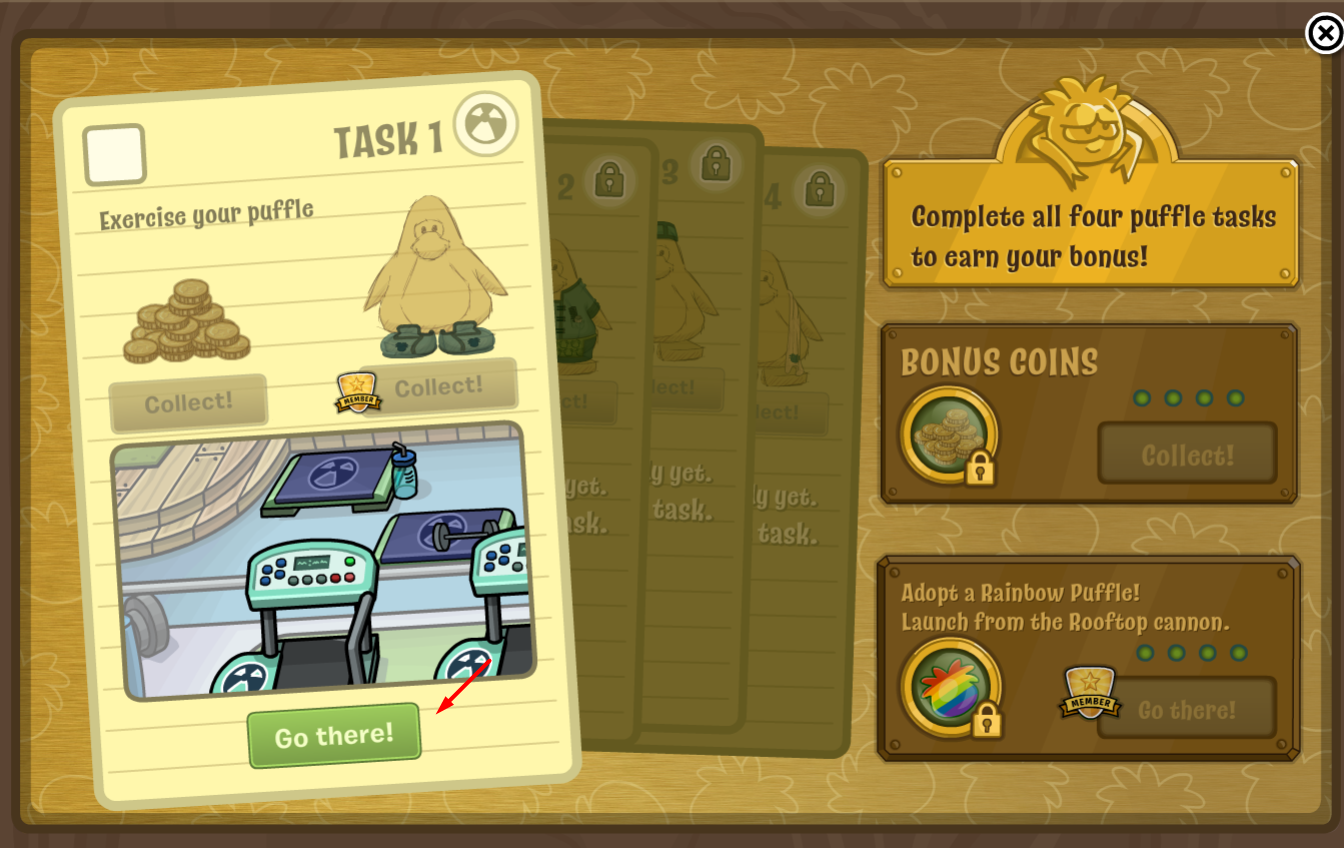
Task: Collect the member puffle slippers reward
Action: (438, 386)
